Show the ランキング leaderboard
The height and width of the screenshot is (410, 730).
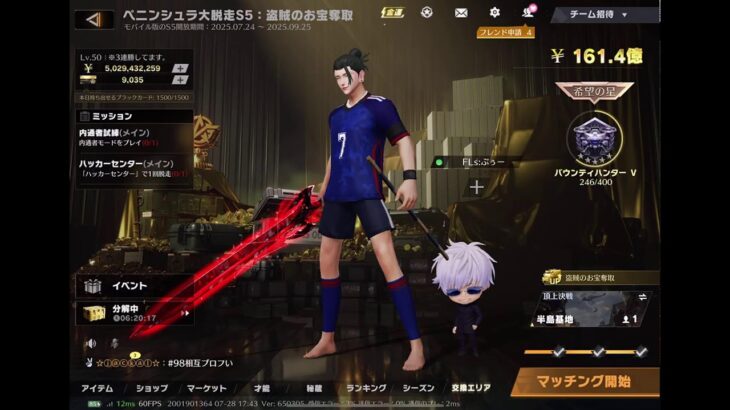pyautogui.click(x=366, y=388)
